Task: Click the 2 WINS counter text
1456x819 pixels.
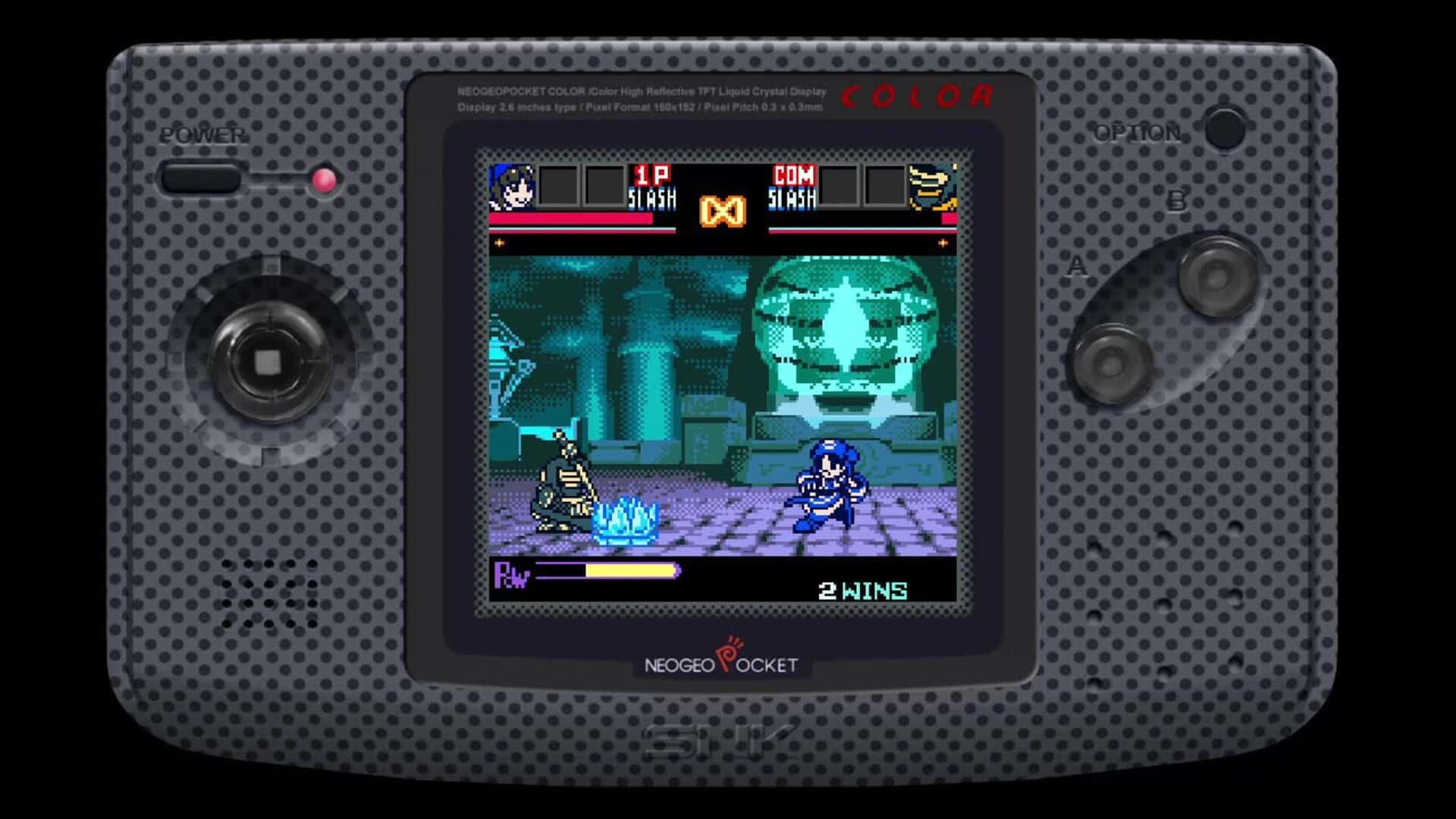Action: pyautogui.click(x=862, y=588)
